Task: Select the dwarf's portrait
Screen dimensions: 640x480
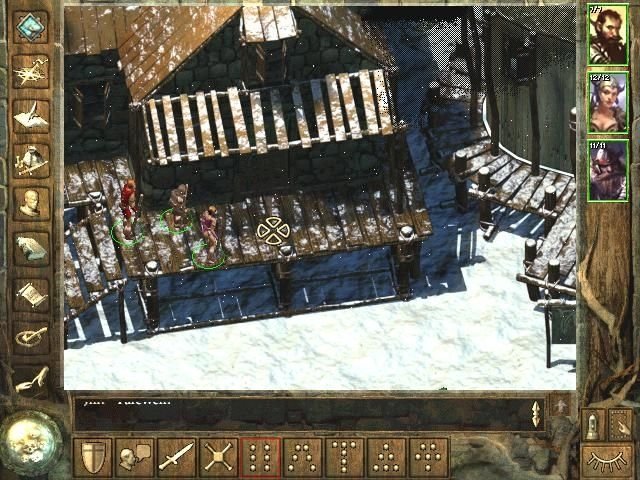Action: coord(607,169)
